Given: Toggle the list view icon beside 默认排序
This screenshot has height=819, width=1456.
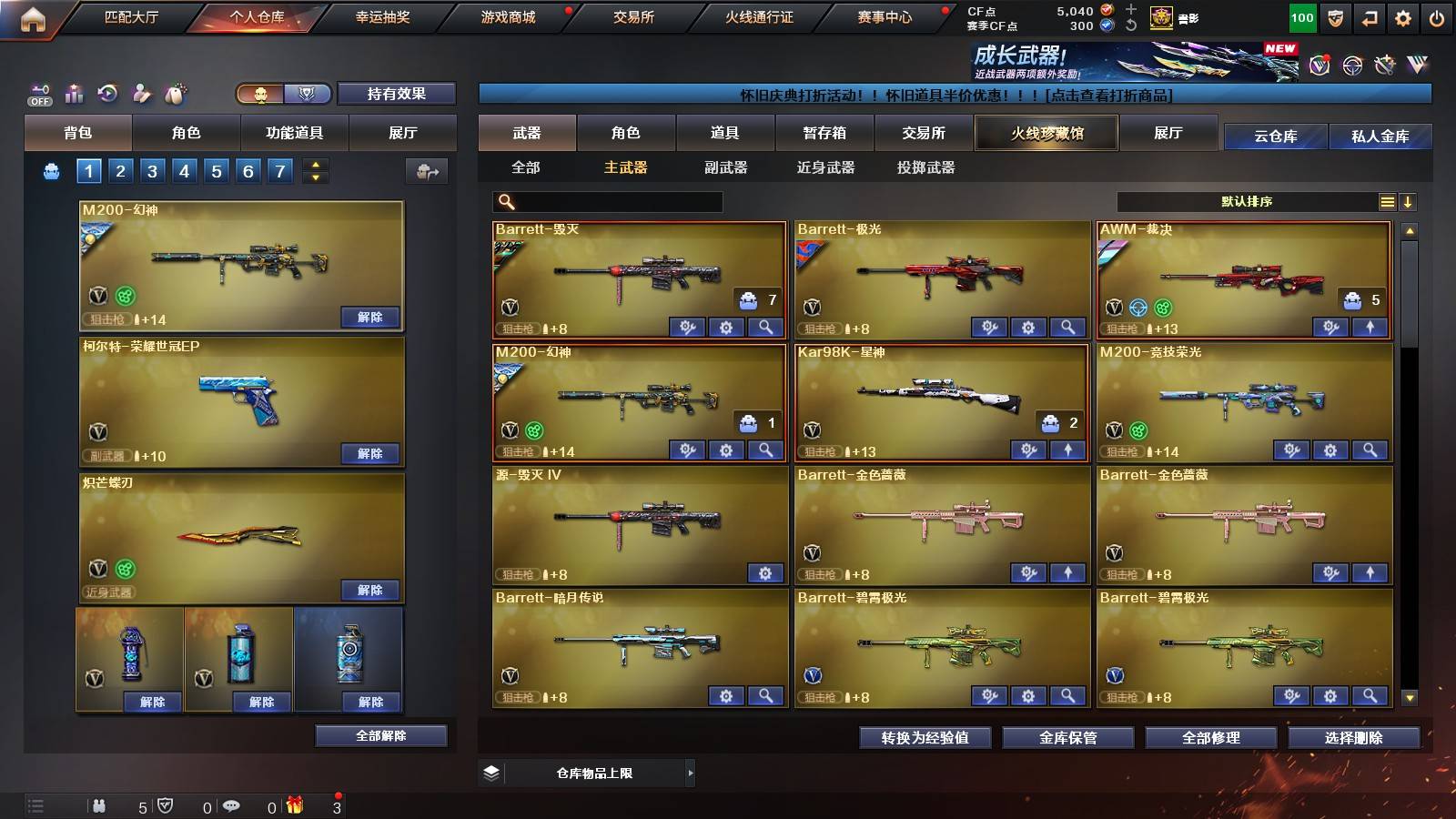Looking at the screenshot, I should tap(1387, 202).
